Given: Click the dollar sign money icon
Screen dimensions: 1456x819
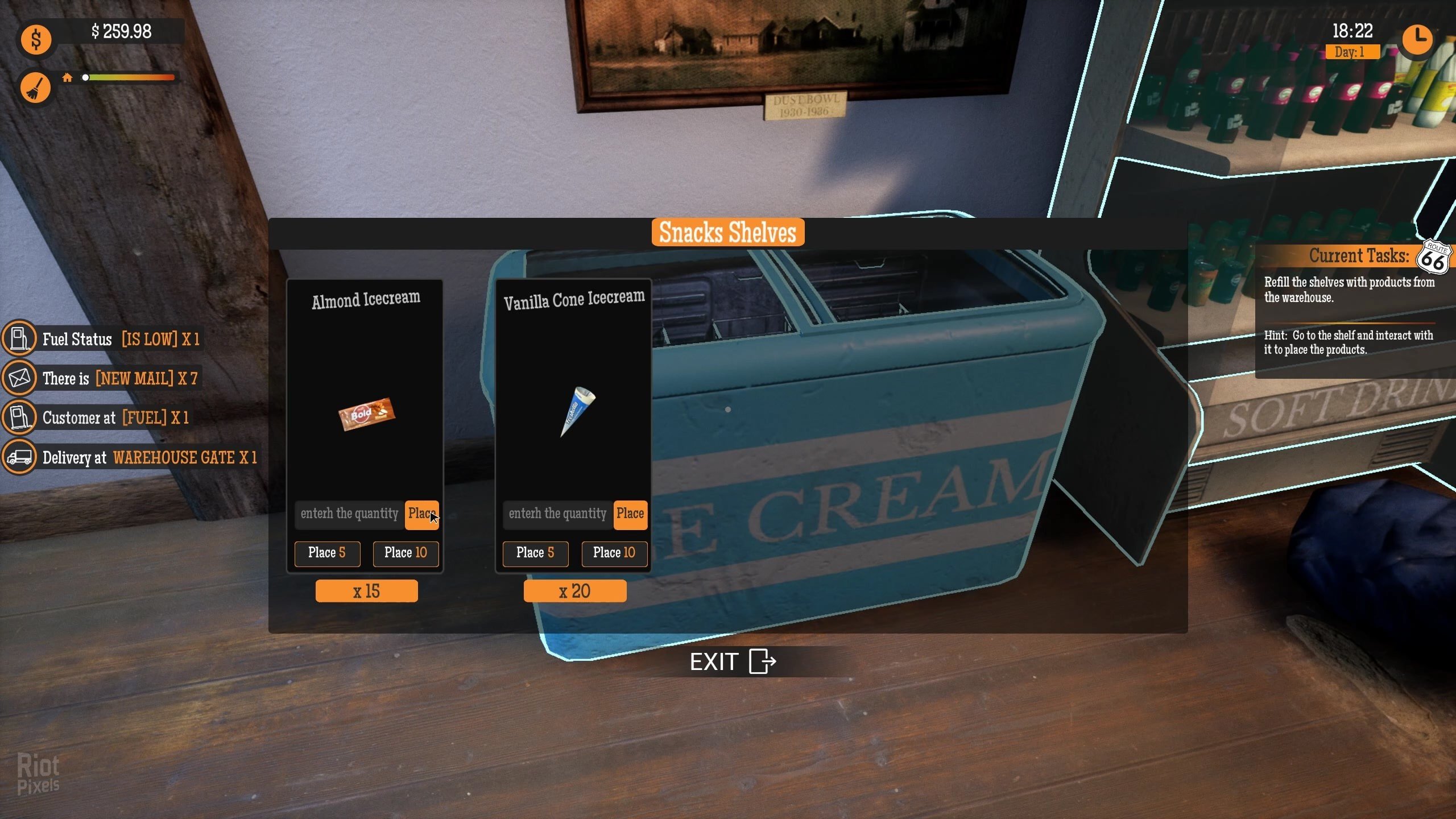Looking at the screenshot, I should 36,39.
